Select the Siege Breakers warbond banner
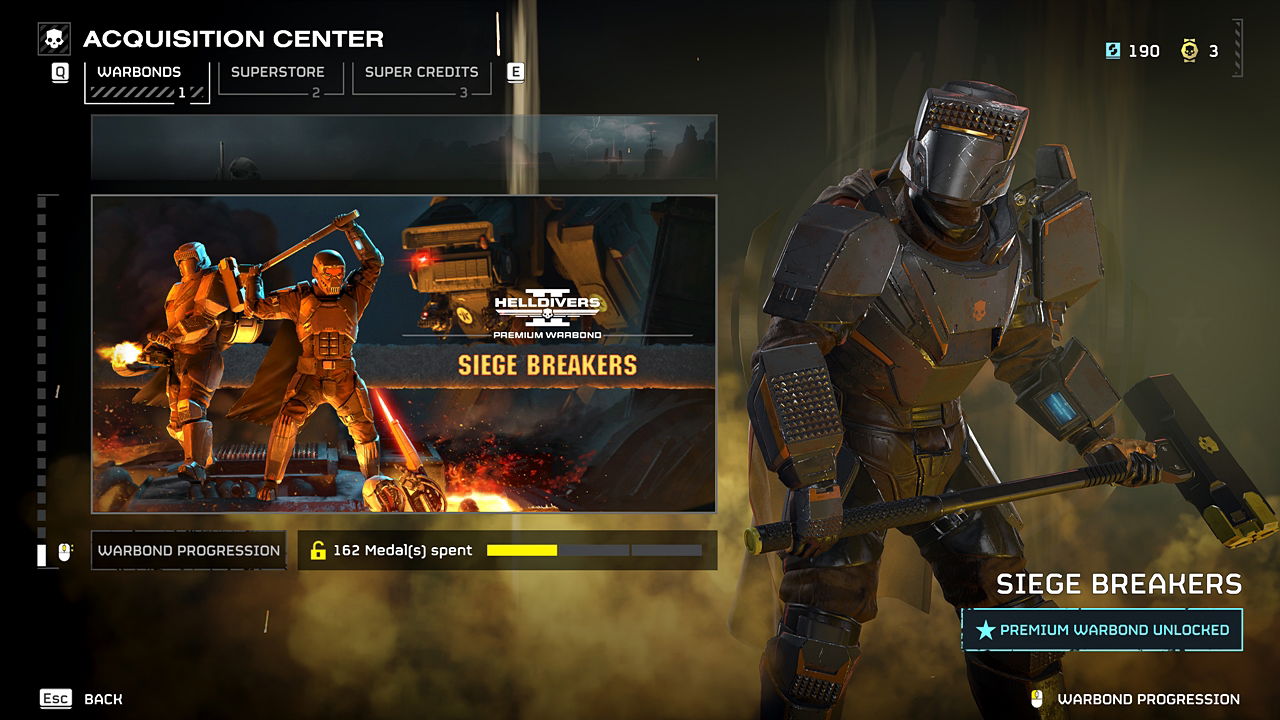1280x720 pixels. (404, 353)
